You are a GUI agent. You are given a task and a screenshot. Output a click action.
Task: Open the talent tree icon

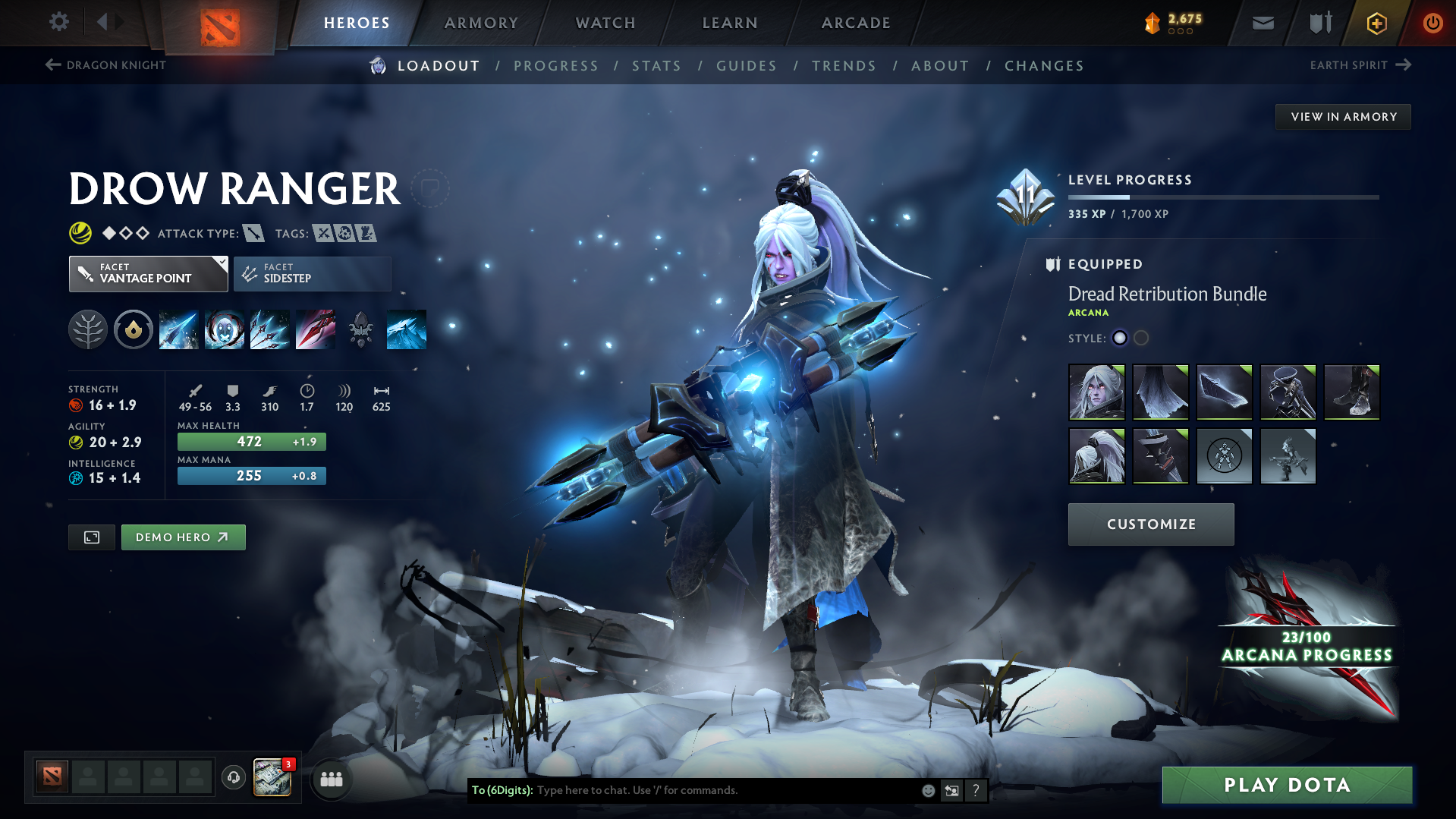pyautogui.click(x=88, y=329)
